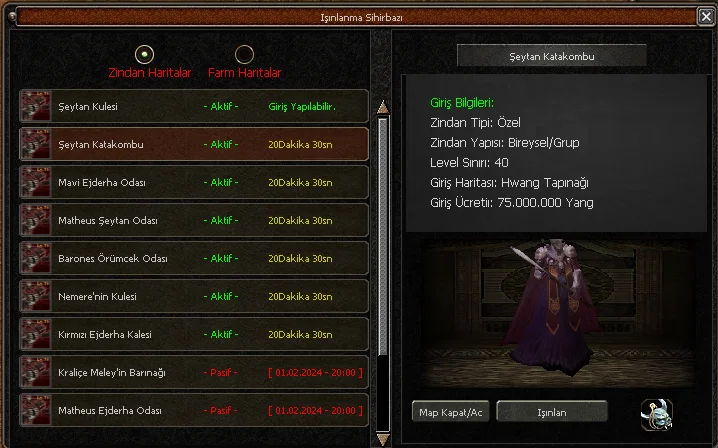Select Kırmızı Ejderha Kalesi dungeon
Screen dimensions: 718x448
[x=194, y=334]
